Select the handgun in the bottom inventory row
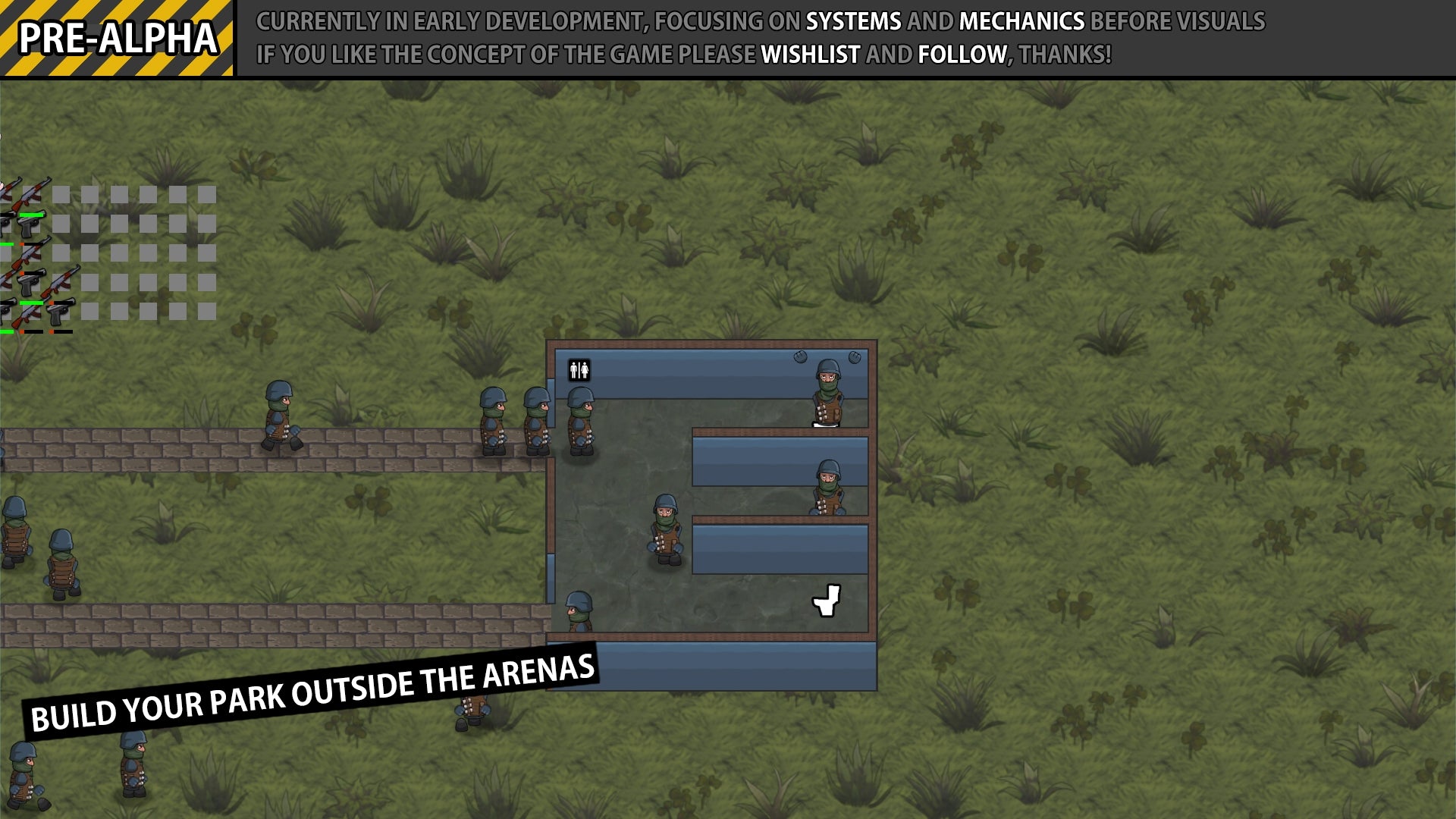 56,314
